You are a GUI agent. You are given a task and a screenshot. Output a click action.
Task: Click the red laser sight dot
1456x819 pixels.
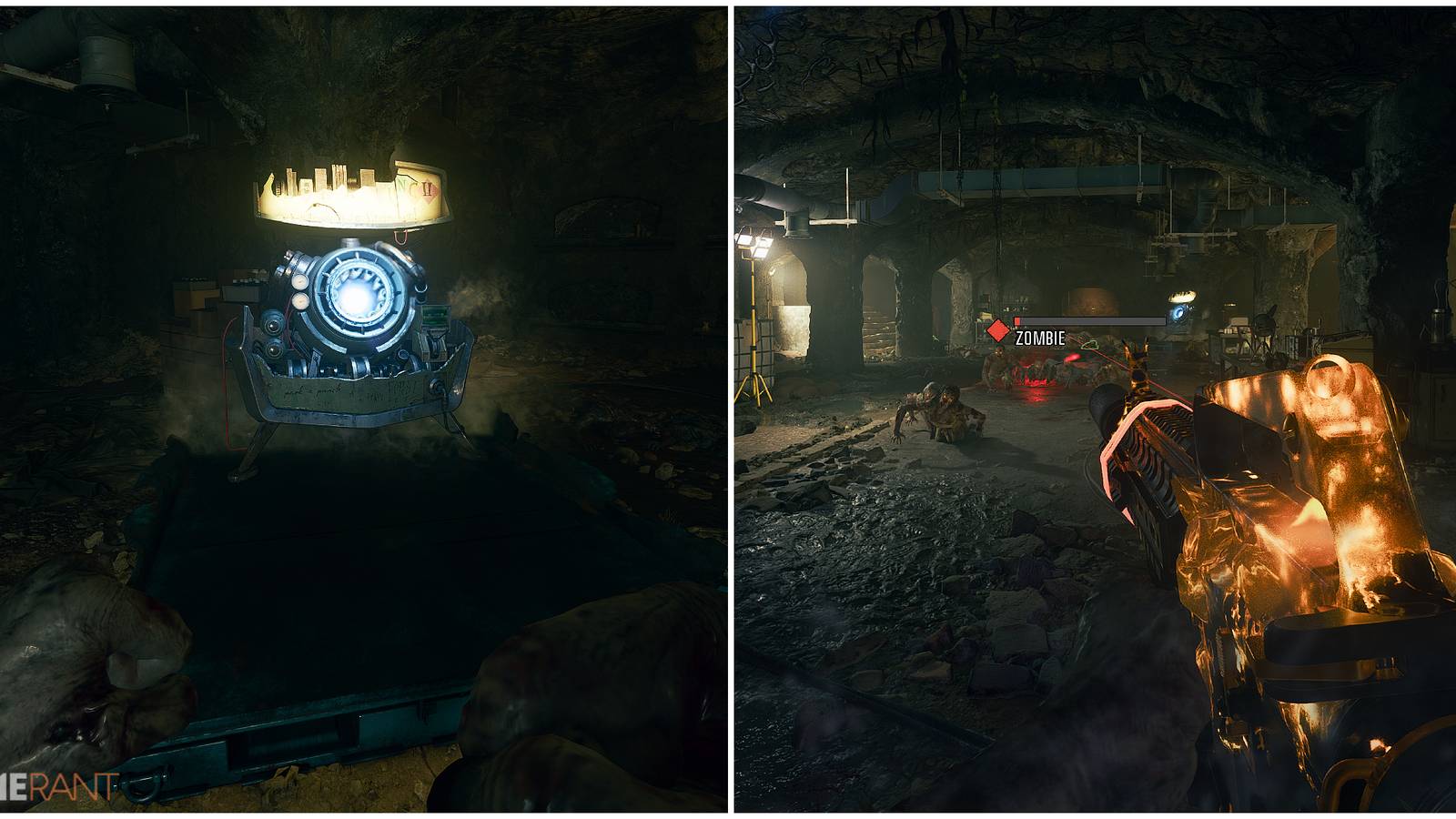pyautogui.click(x=1073, y=357)
